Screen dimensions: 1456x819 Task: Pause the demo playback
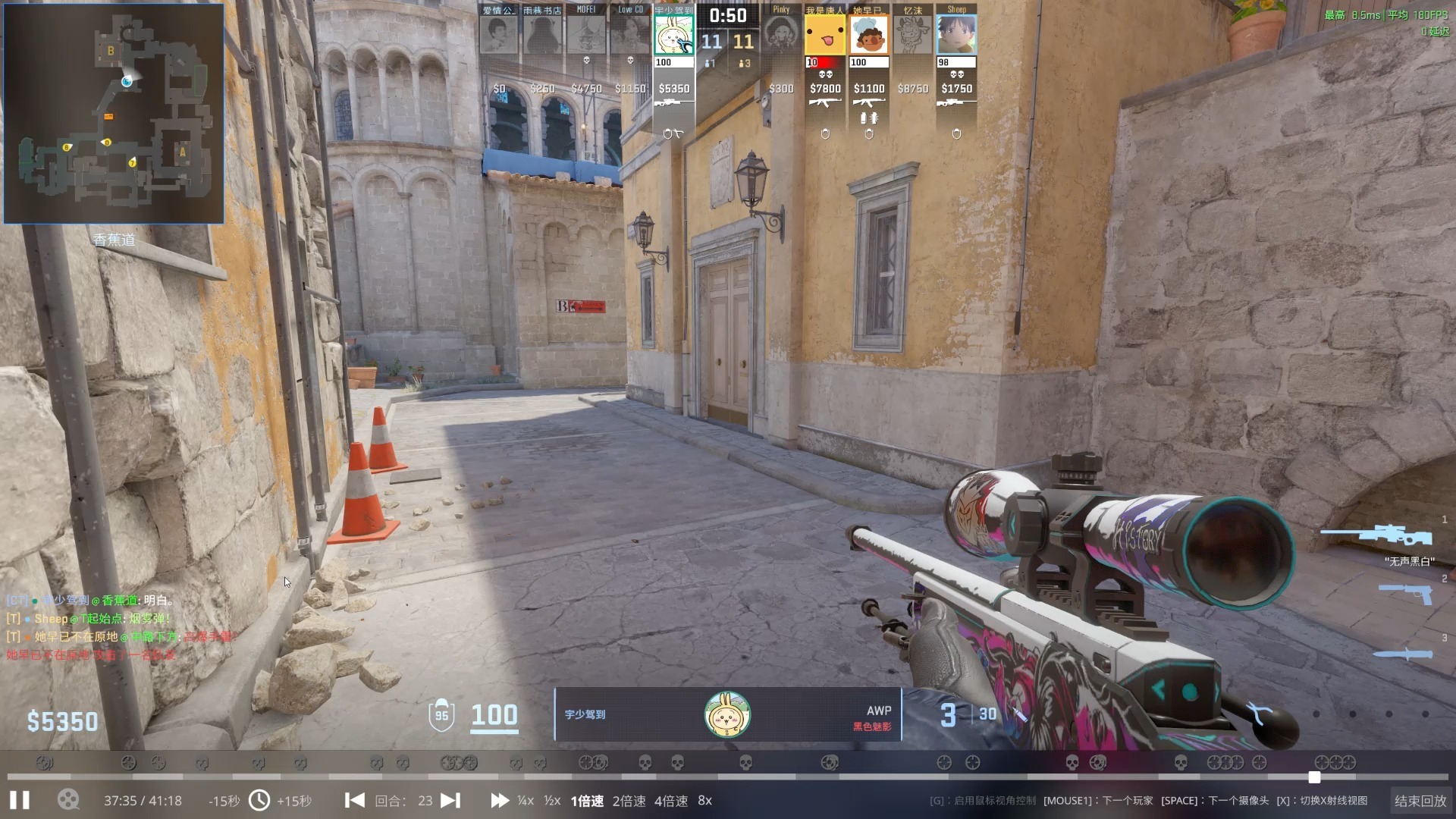(x=20, y=801)
